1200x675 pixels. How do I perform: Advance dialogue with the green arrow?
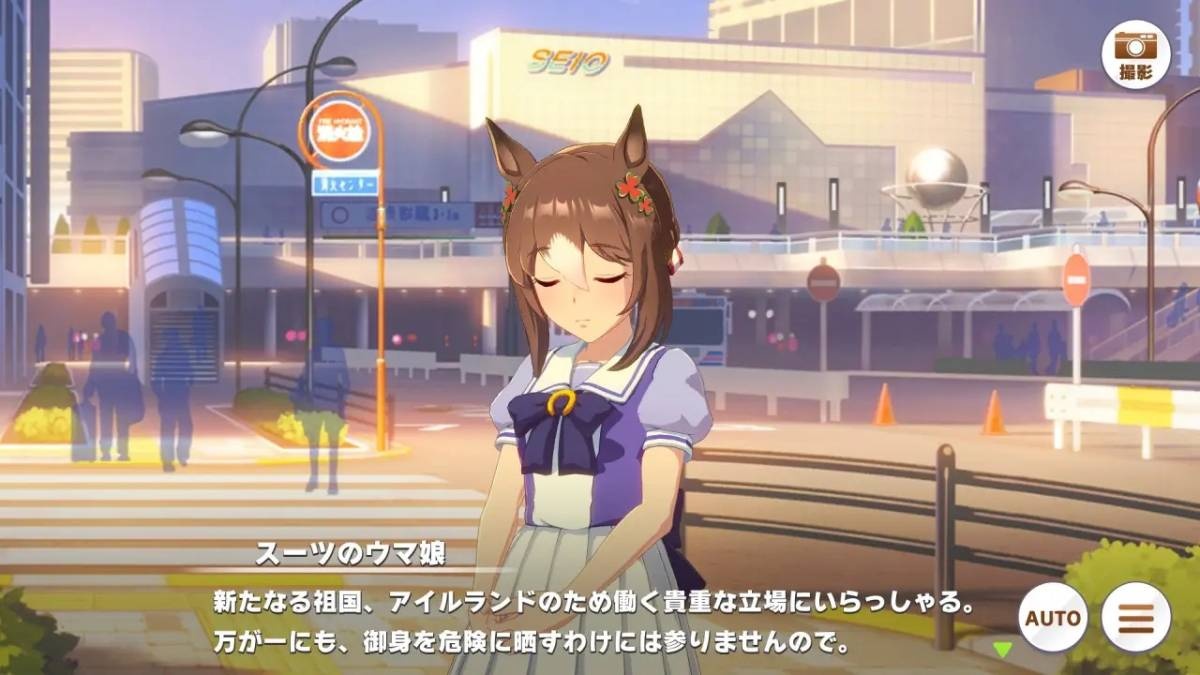pos(1002,649)
